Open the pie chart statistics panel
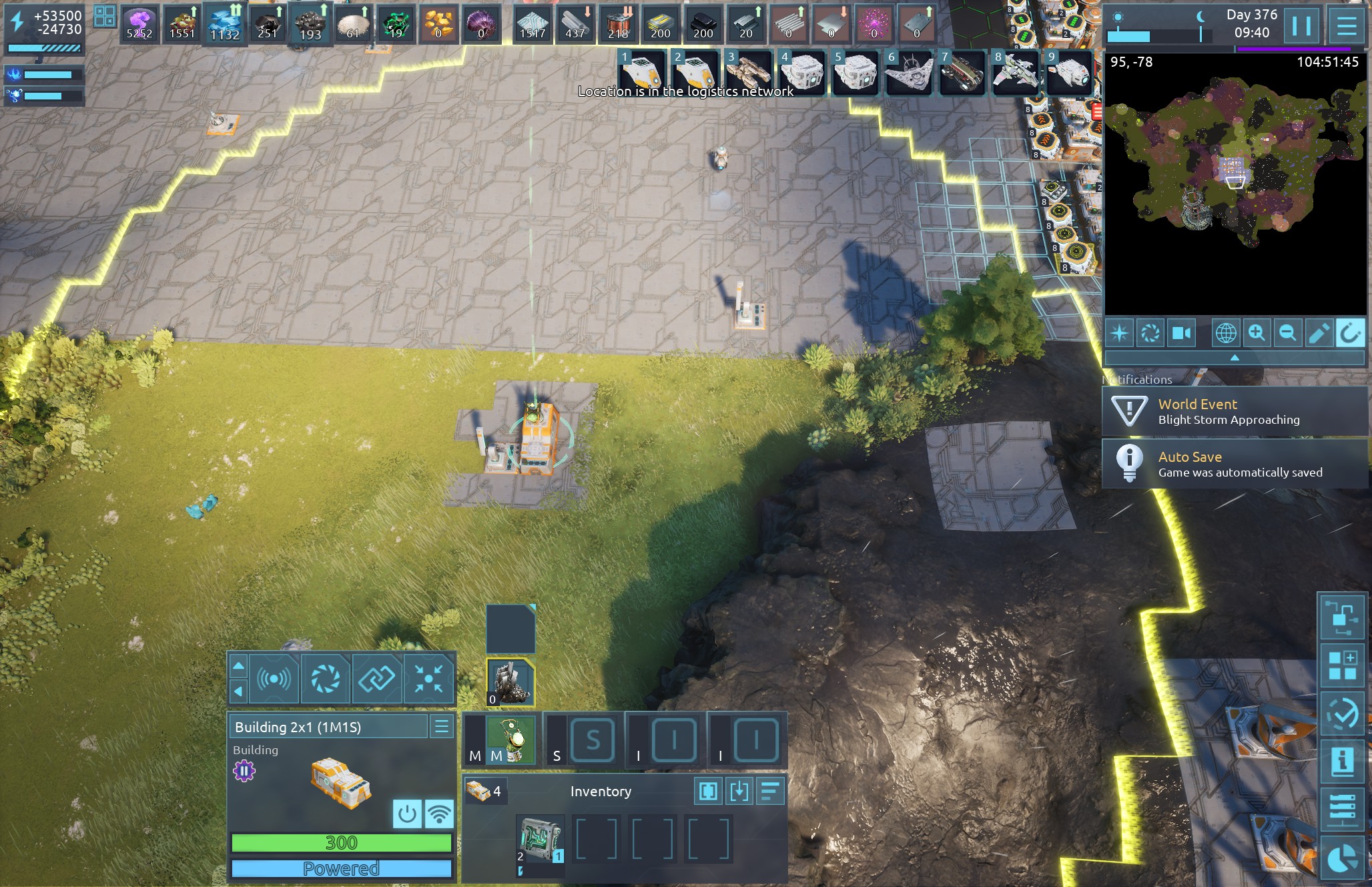The height and width of the screenshot is (887, 1372). click(1341, 858)
